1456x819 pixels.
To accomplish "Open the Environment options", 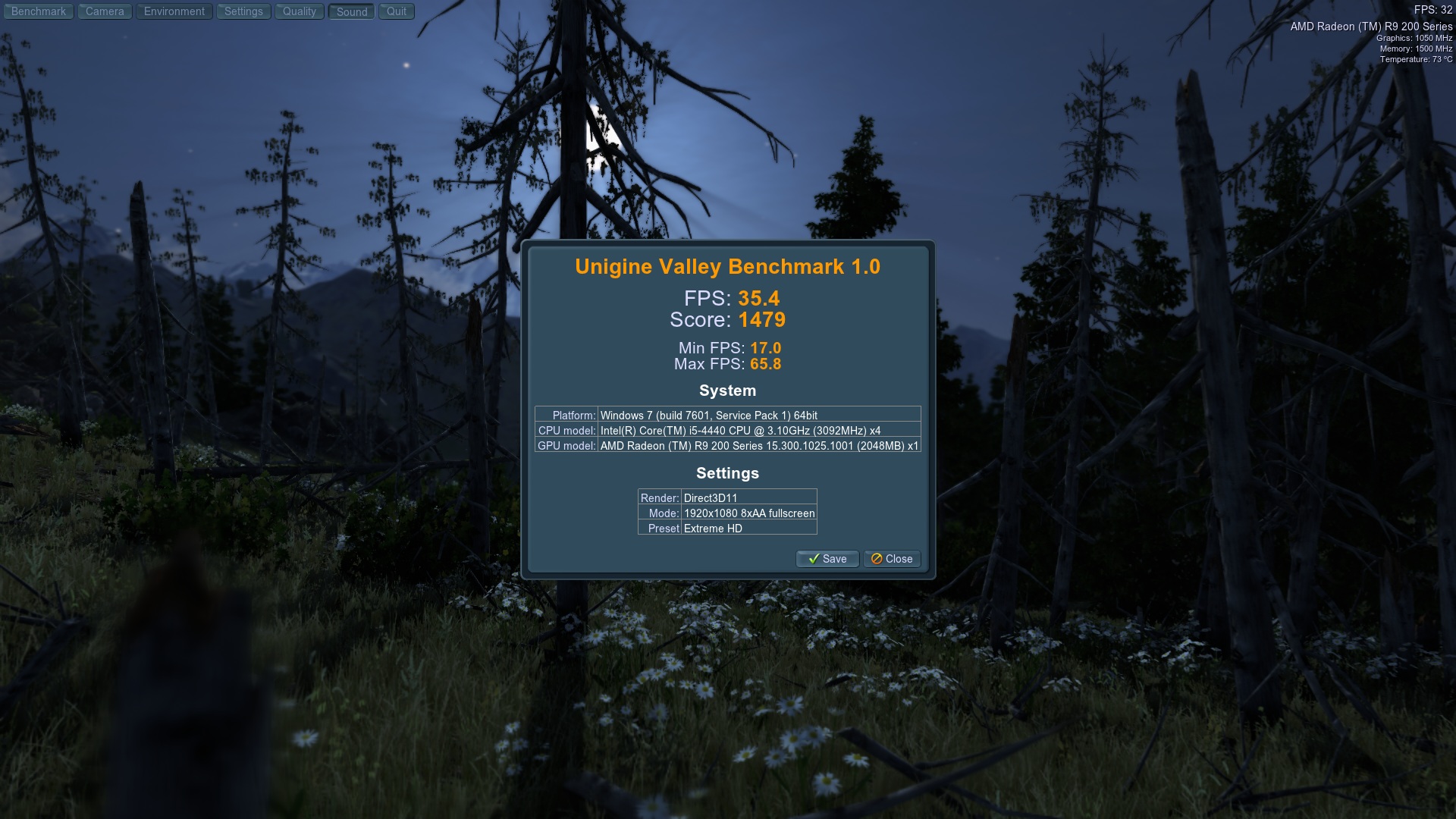I will 174,11.
